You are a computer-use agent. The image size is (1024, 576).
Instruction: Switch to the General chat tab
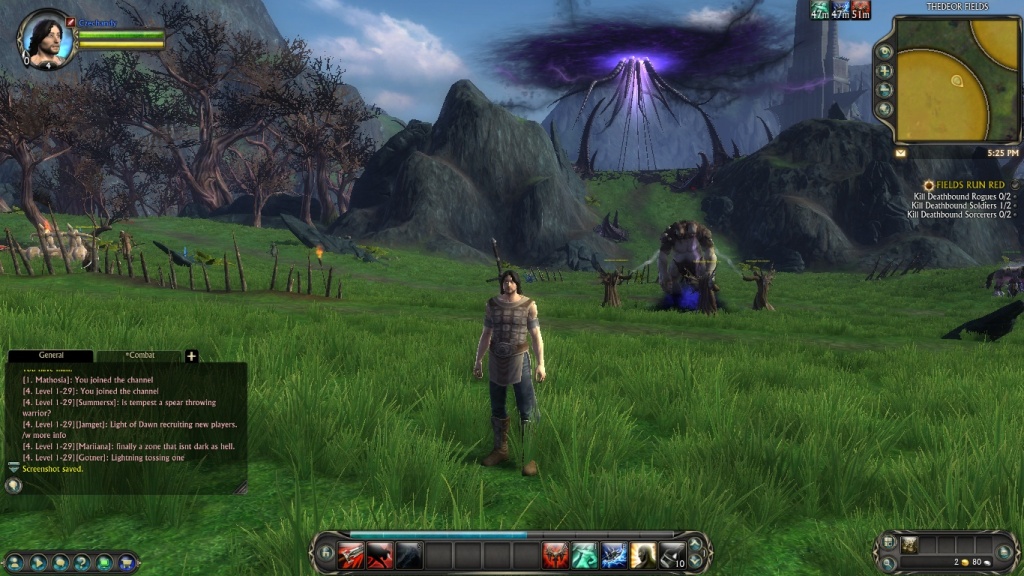click(x=51, y=356)
